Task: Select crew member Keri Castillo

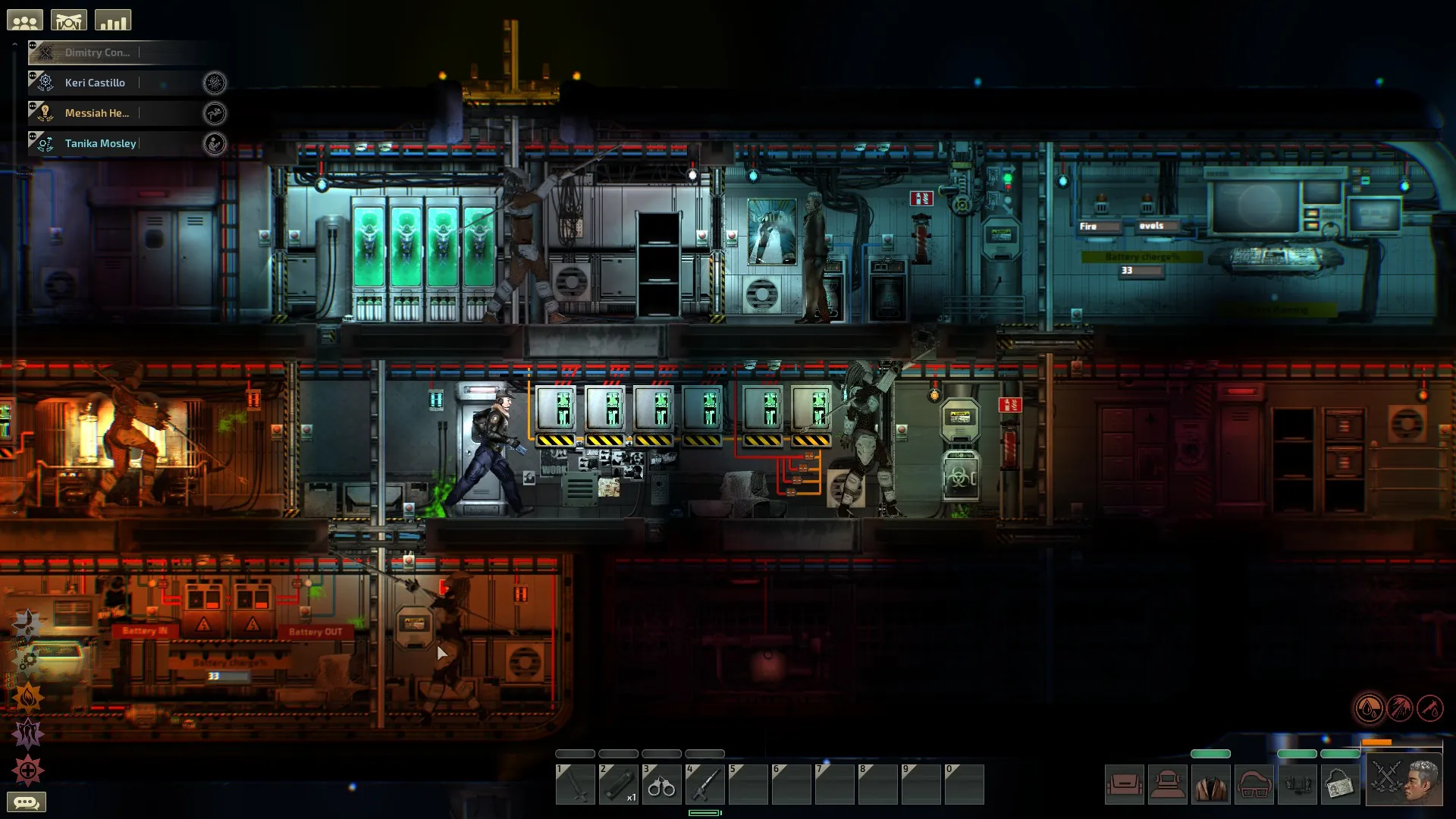Action: [95, 83]
